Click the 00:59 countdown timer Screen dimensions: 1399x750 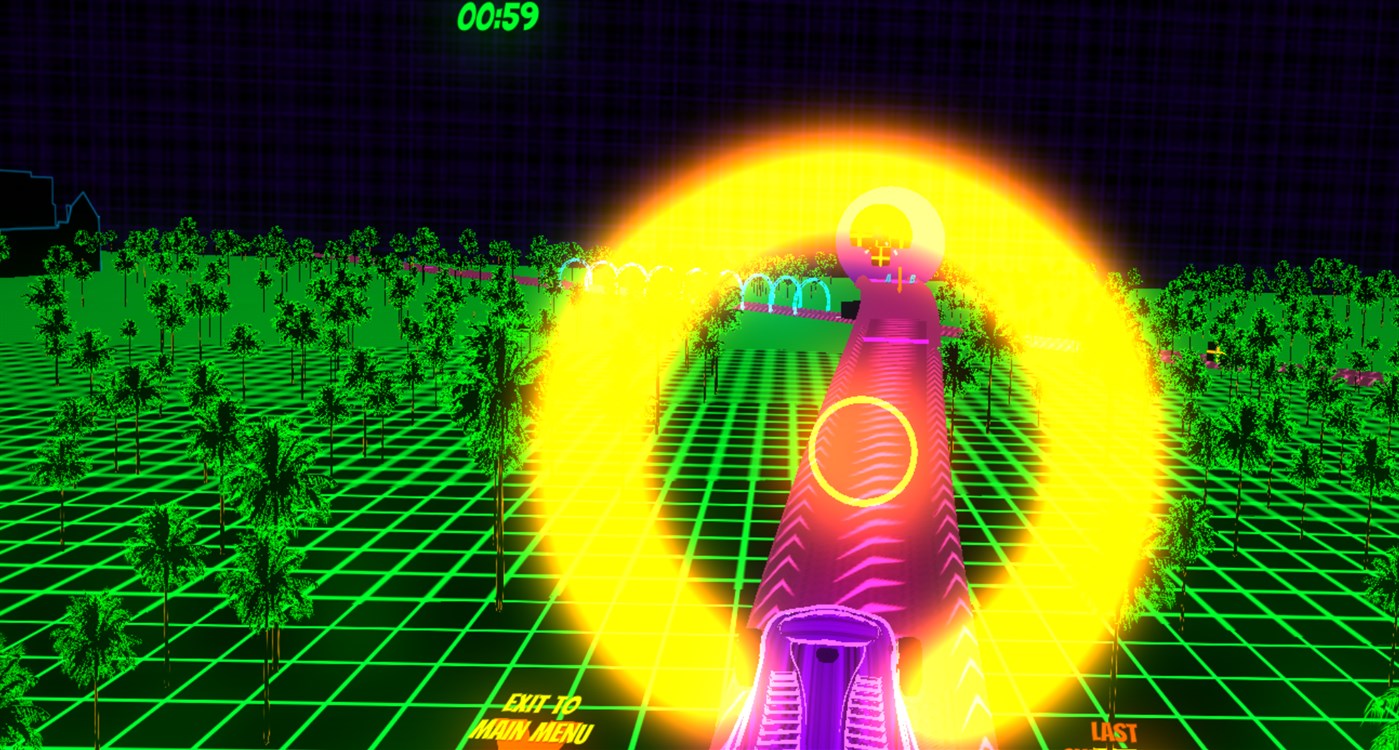(499, 16)
